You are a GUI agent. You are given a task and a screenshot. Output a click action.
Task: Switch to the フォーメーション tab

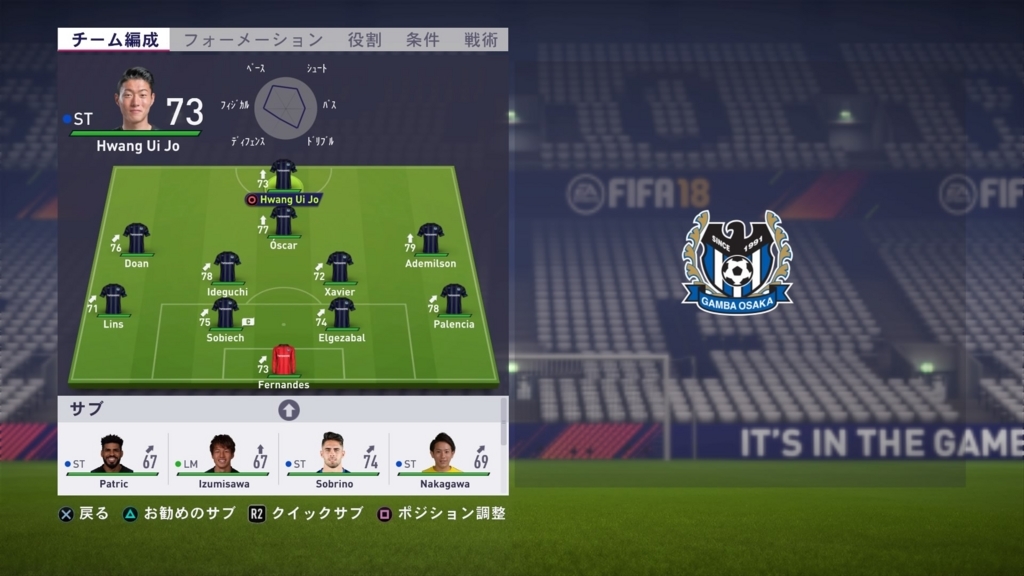tap(253, 40)
